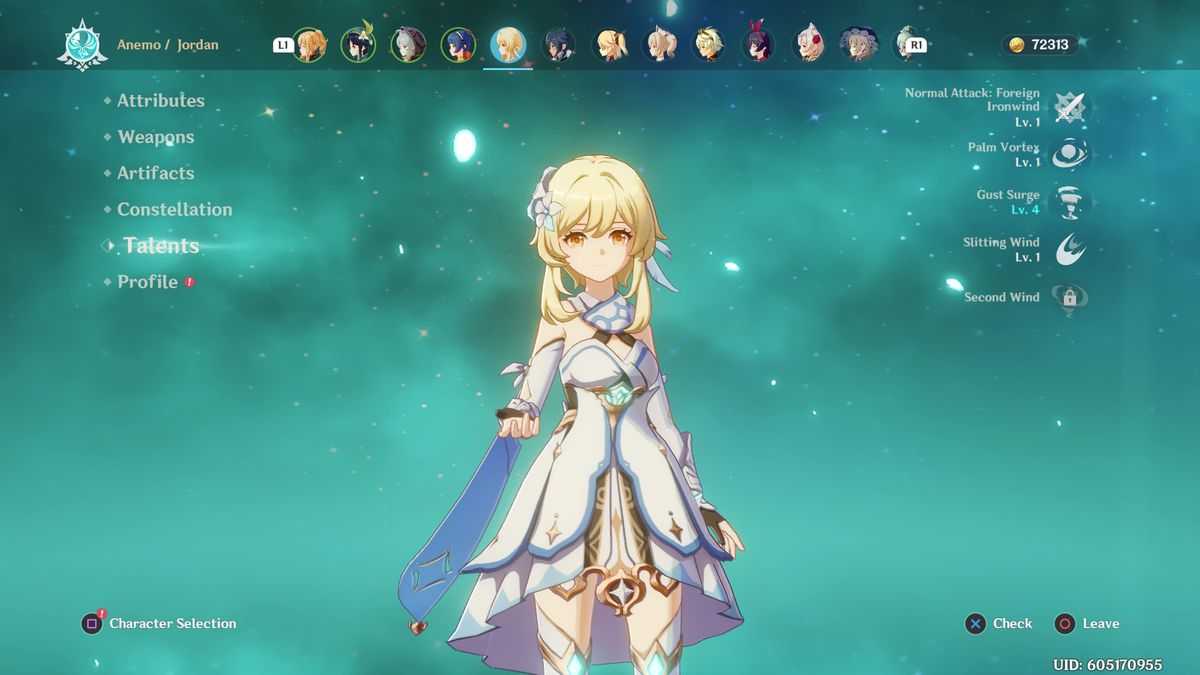
Task: Open the character Profile
Action: click(x=147, y=282)
